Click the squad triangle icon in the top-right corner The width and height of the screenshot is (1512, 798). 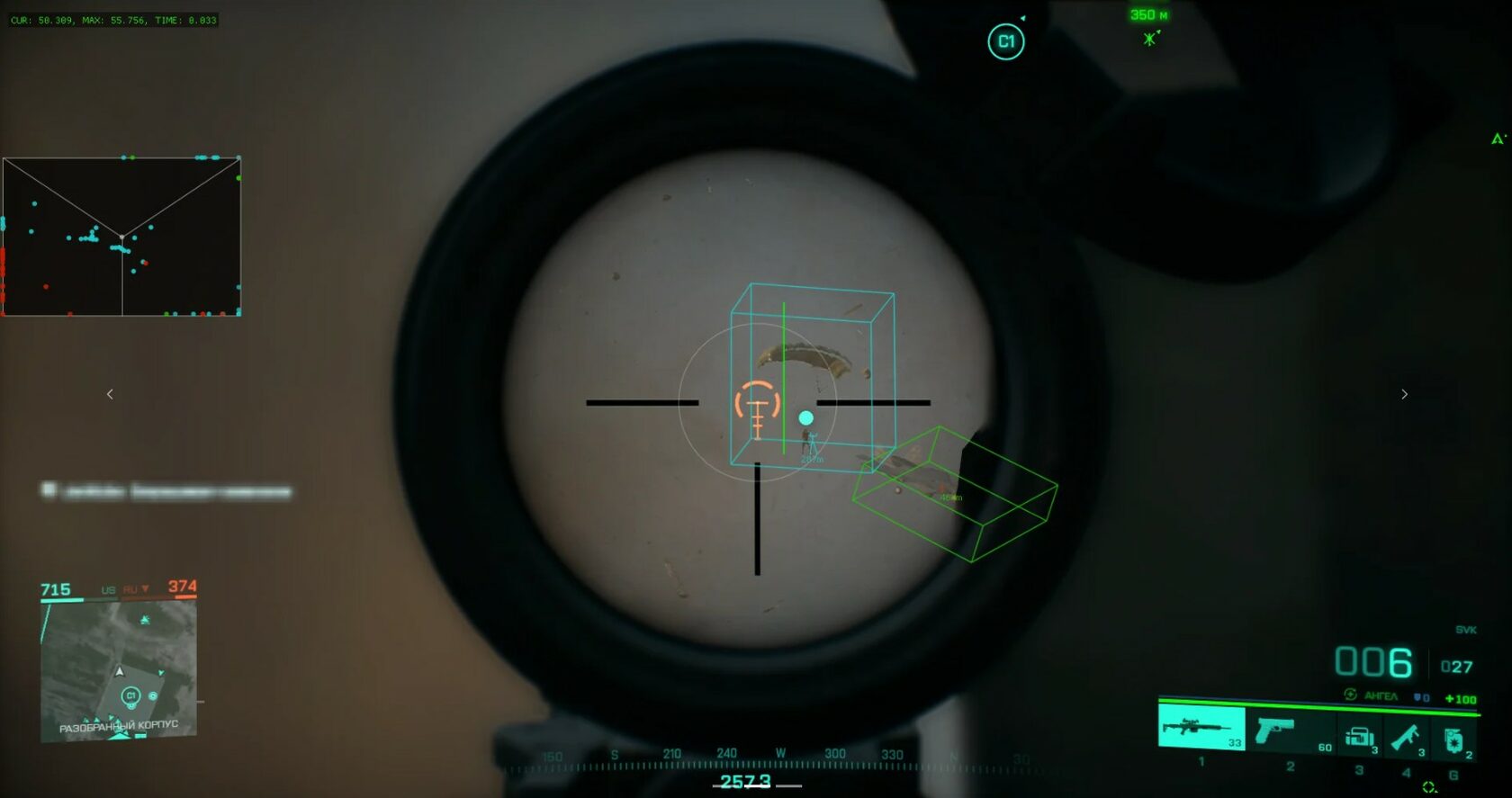[1497, 139]
